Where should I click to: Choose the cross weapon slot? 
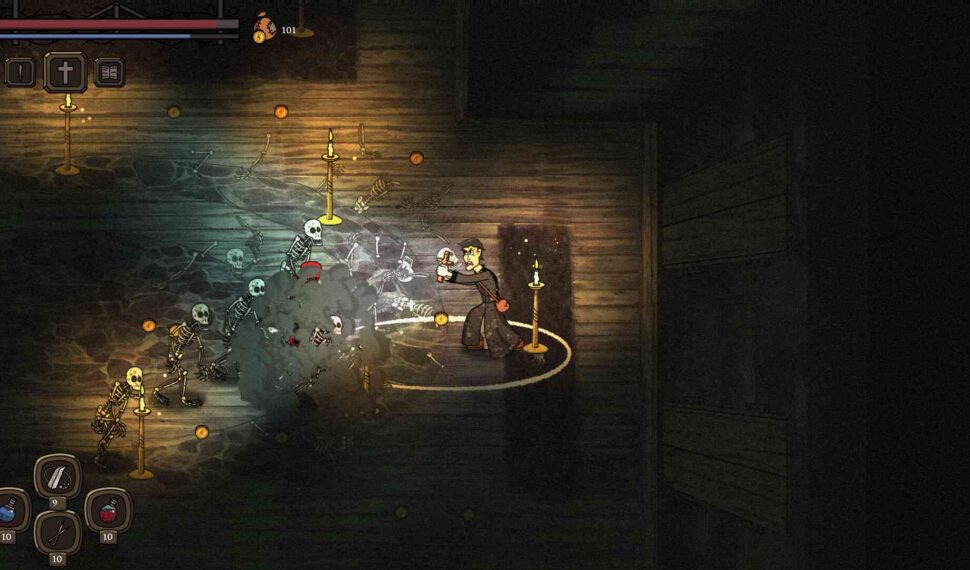click(65, 72)
